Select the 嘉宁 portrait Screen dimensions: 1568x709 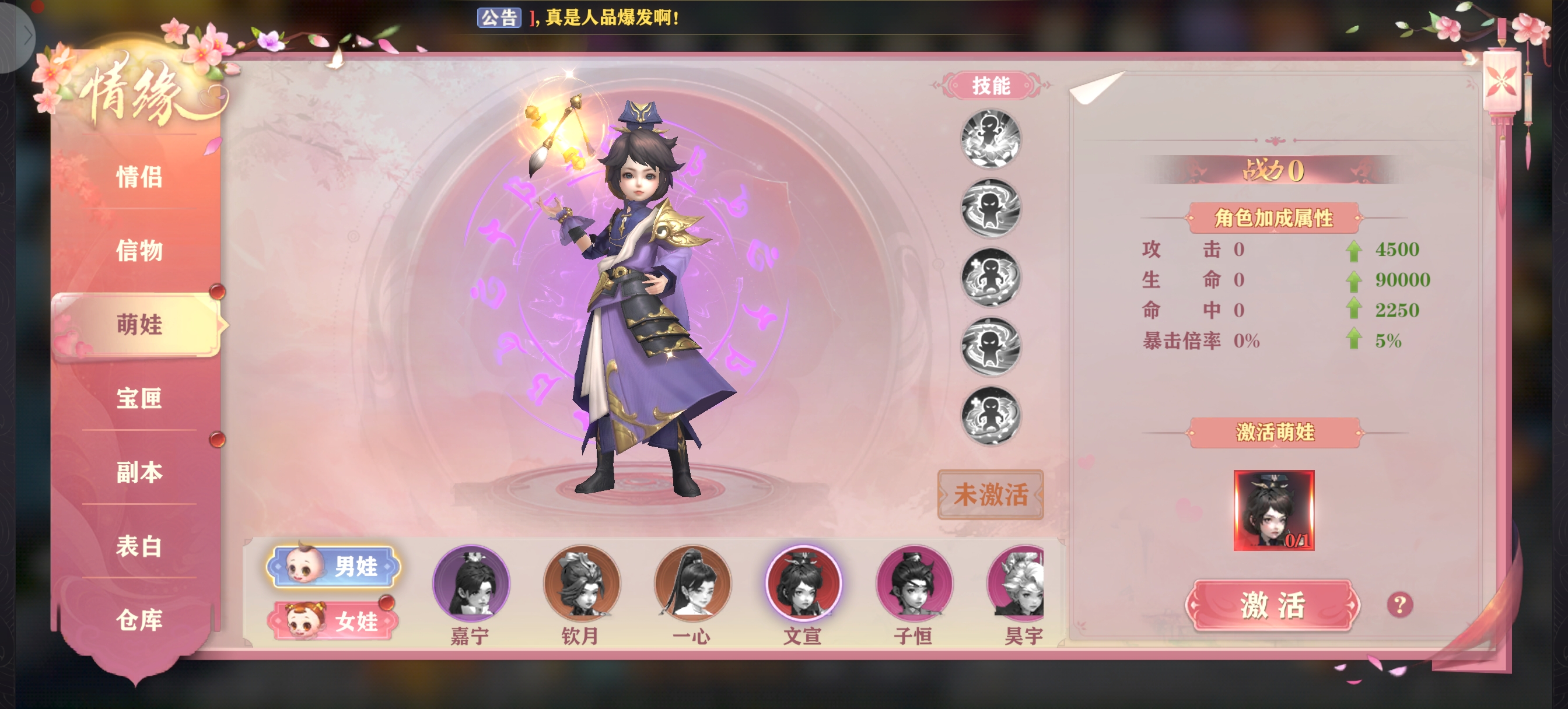click(x=471, y=584)
